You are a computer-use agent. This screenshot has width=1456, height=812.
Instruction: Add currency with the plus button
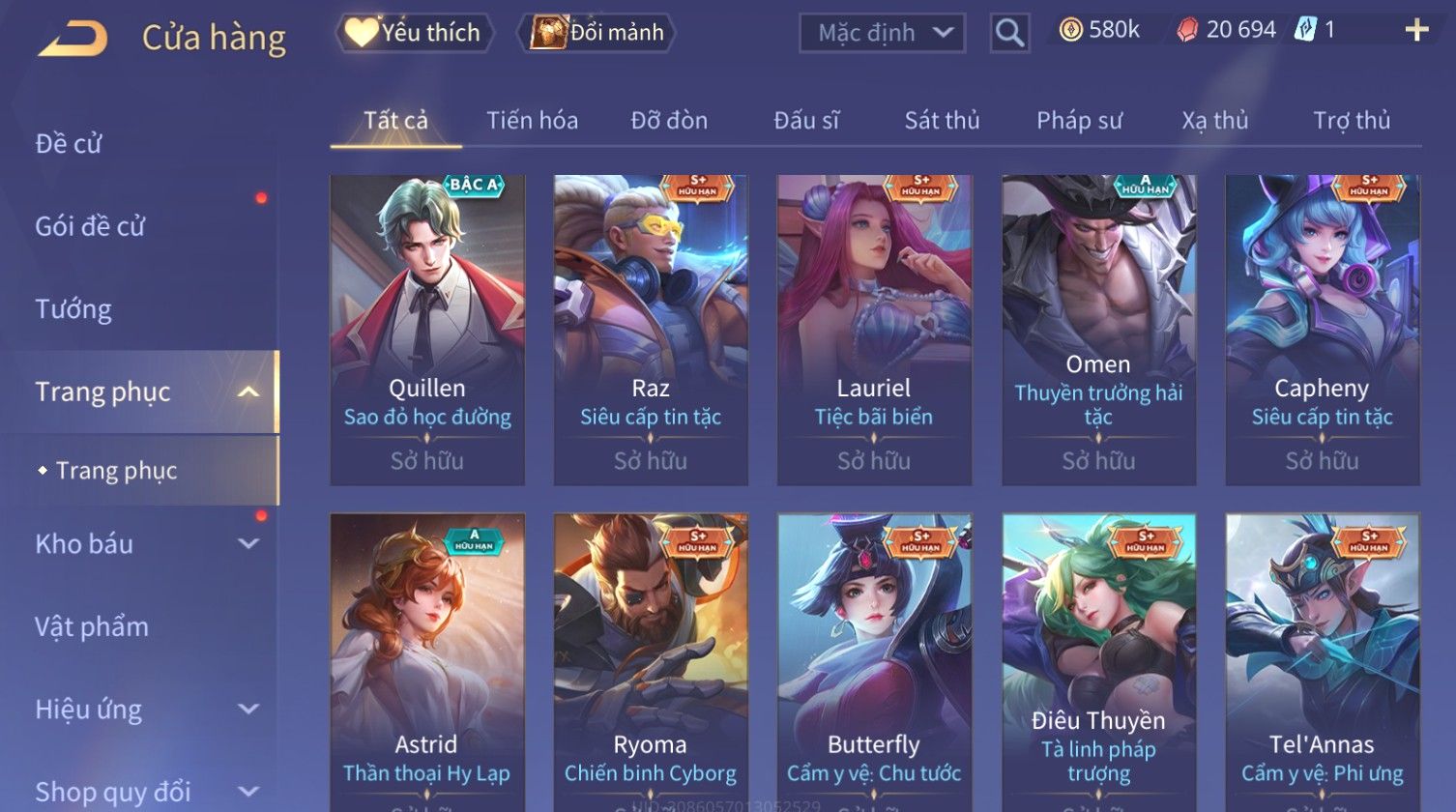coord(1416,31)
